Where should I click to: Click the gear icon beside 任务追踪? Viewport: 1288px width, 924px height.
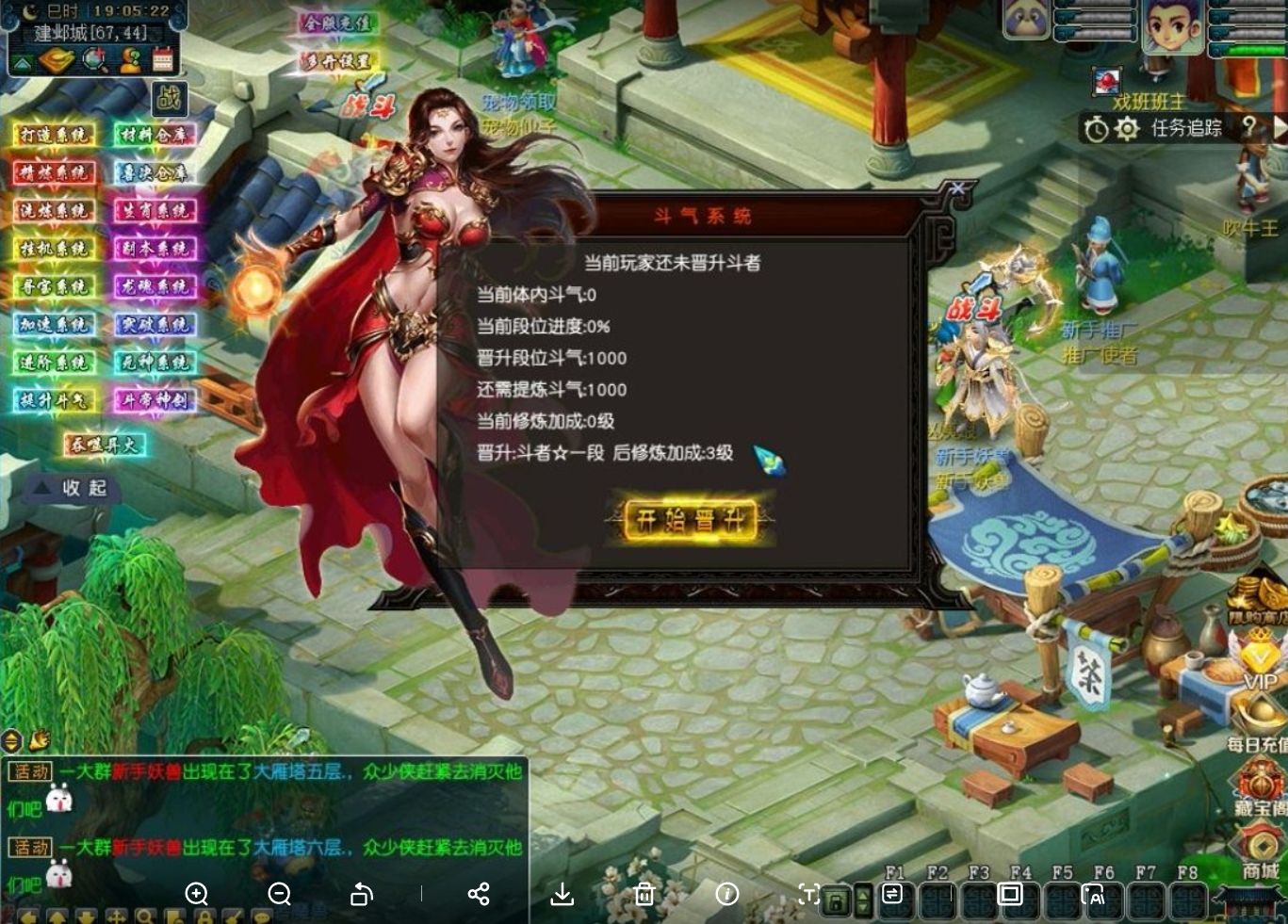[1127, 129]
